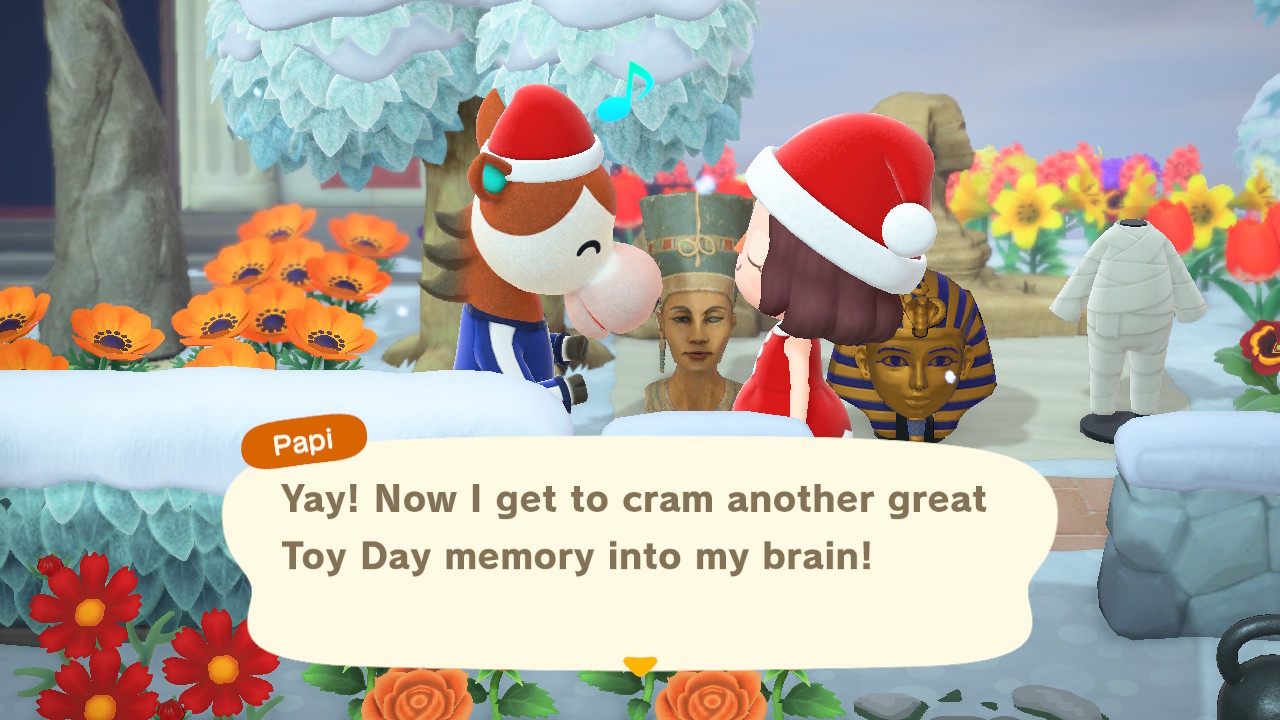
Task: Click the Papi name tag badge
Action: click(x=303, y=442)
